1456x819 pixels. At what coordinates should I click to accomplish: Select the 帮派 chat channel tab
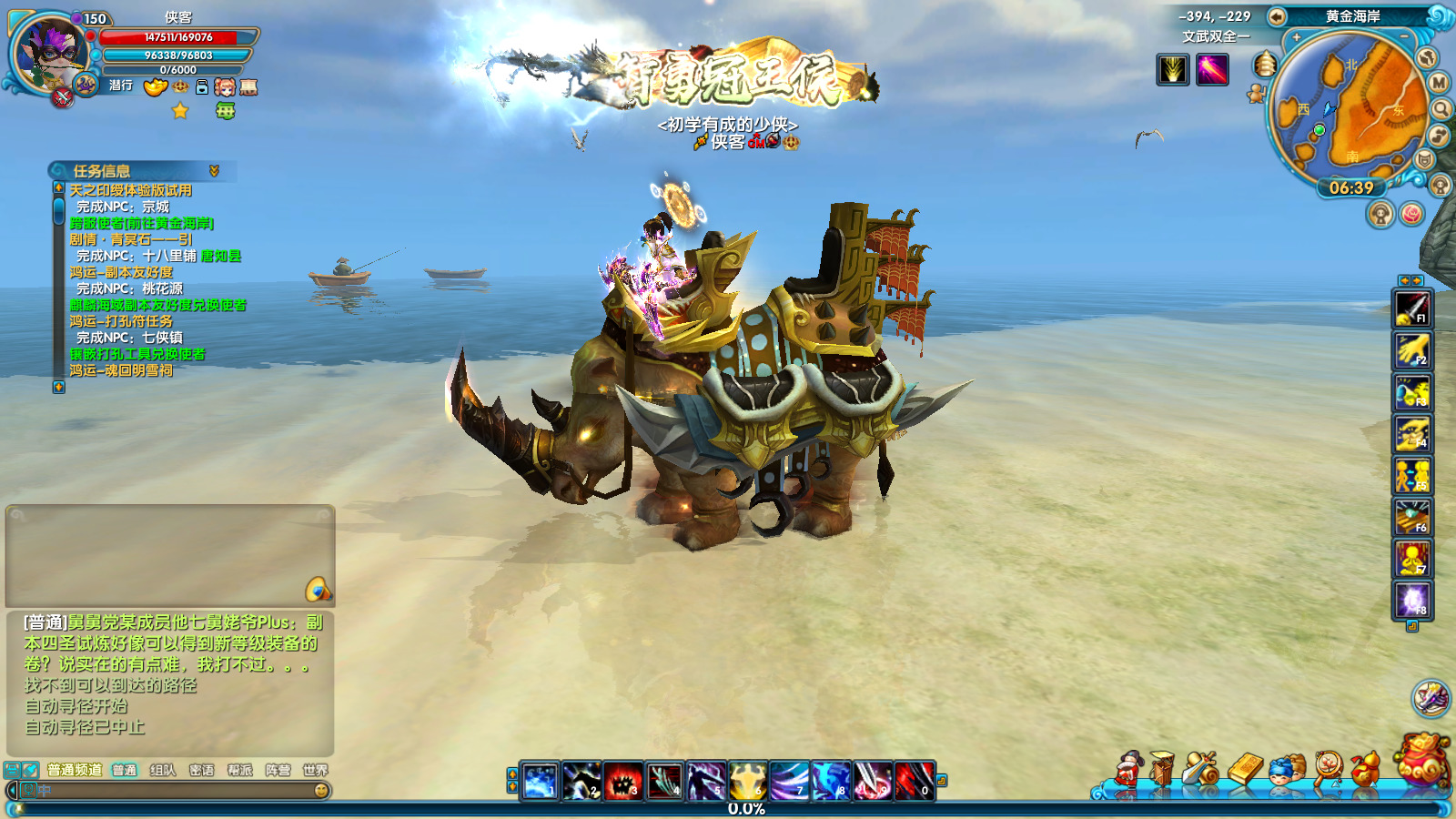[239, 771]
